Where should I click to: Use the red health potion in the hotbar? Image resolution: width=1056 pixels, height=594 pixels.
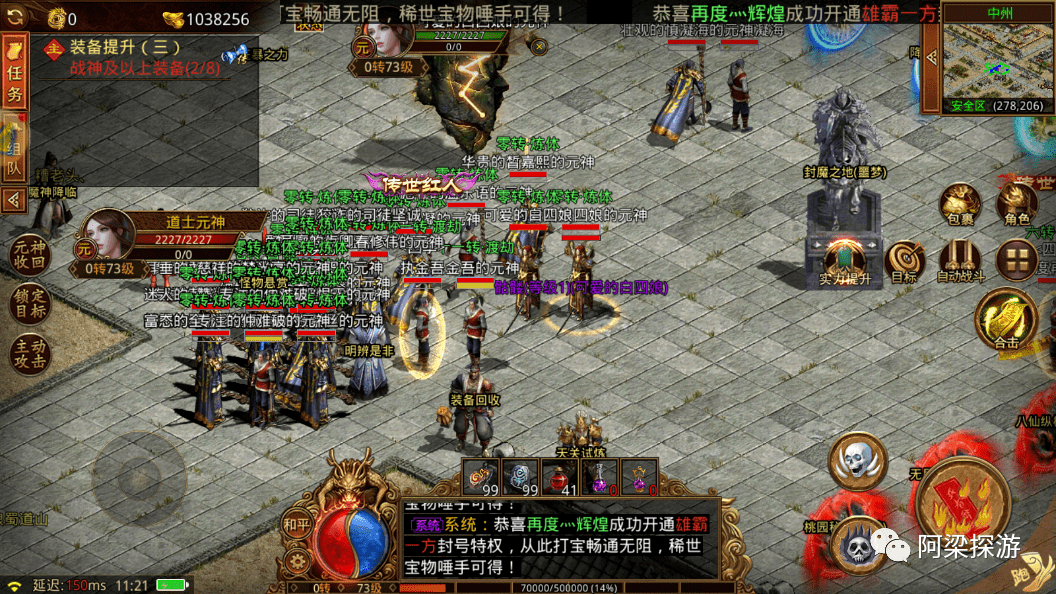(x=558, y=477)
